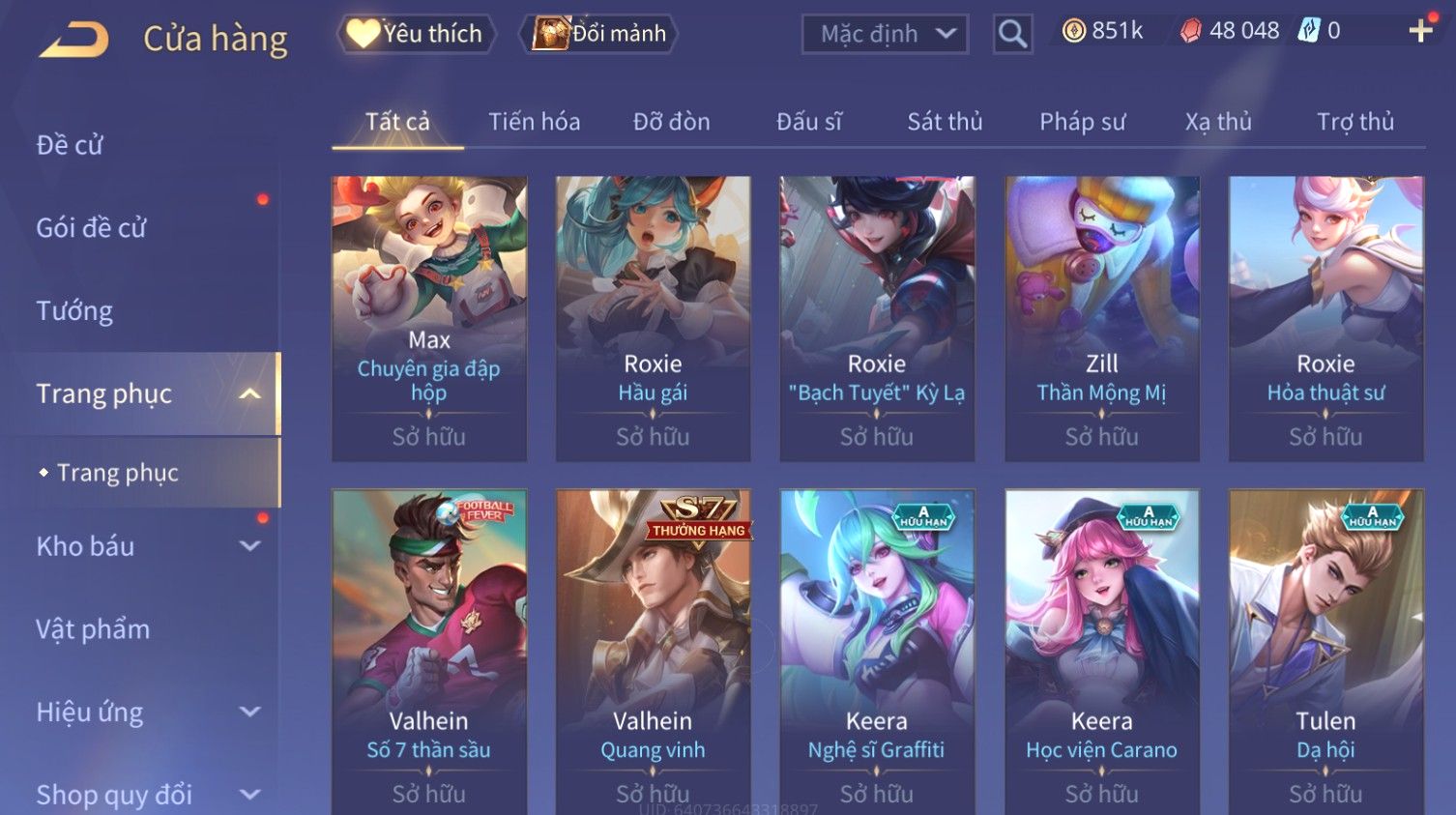The height and width of the screenshot is (815, 1456).
Task: Choose the Zill Thần Mộng Mị skin card
Action: [1101, 318]
